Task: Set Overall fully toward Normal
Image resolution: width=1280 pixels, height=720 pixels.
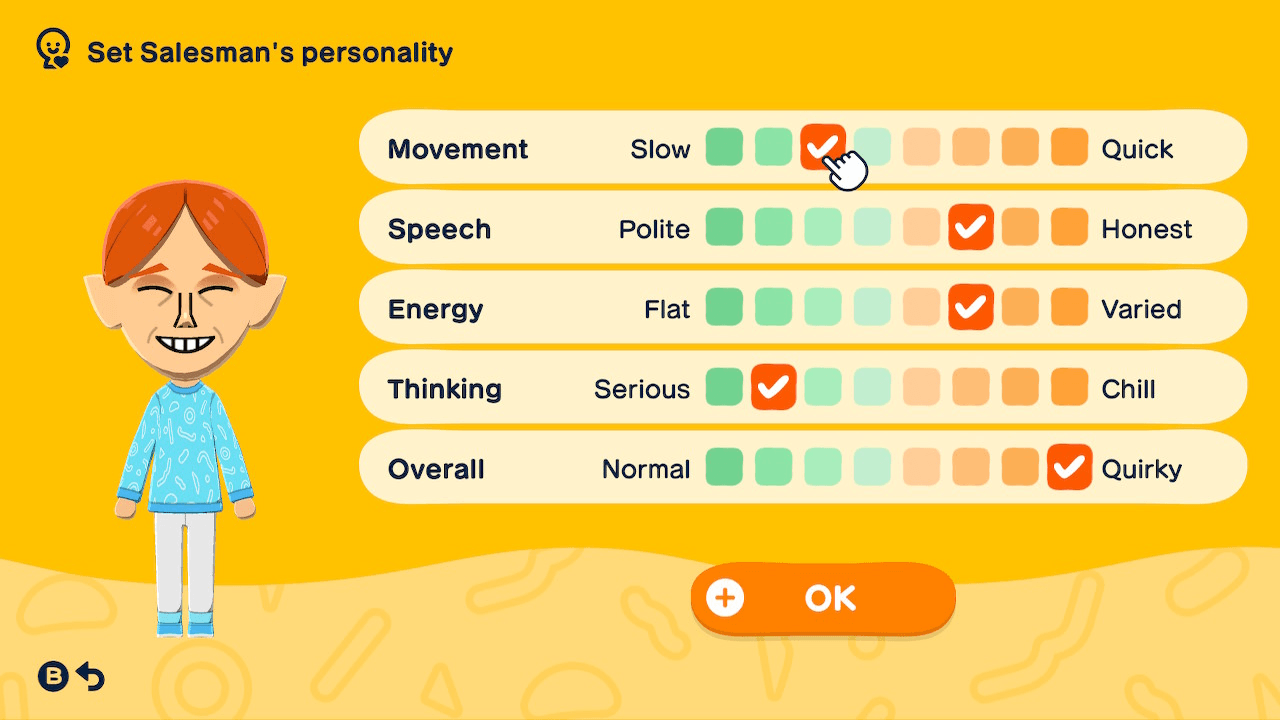Action: tap(724, 468)
